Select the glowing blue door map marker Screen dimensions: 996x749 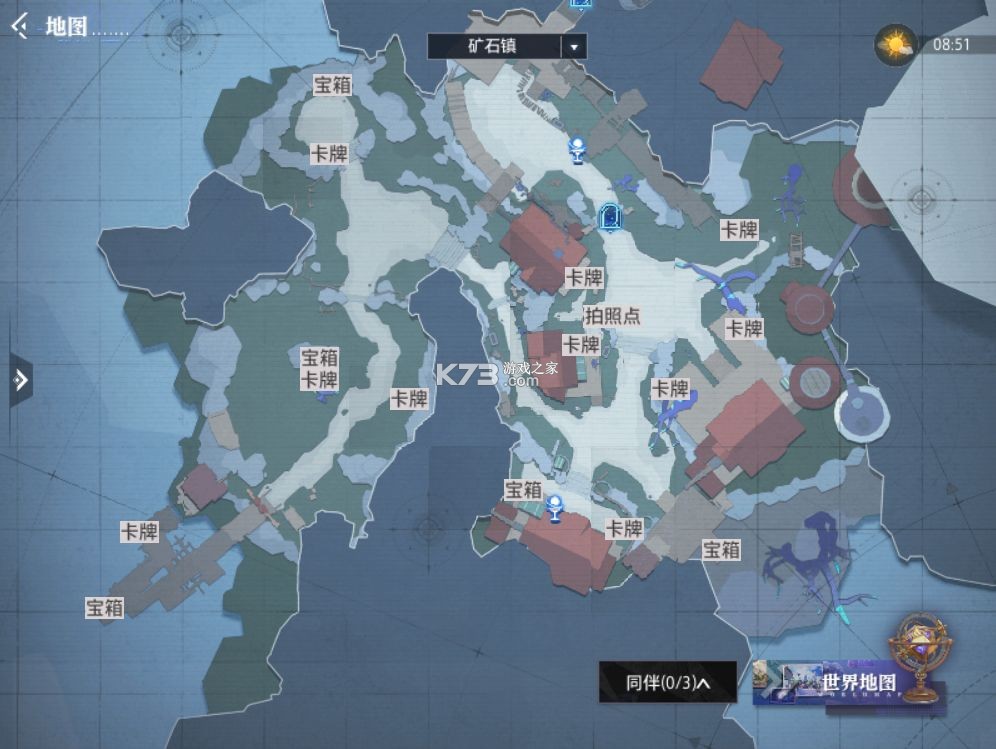(x=611, y=215)
